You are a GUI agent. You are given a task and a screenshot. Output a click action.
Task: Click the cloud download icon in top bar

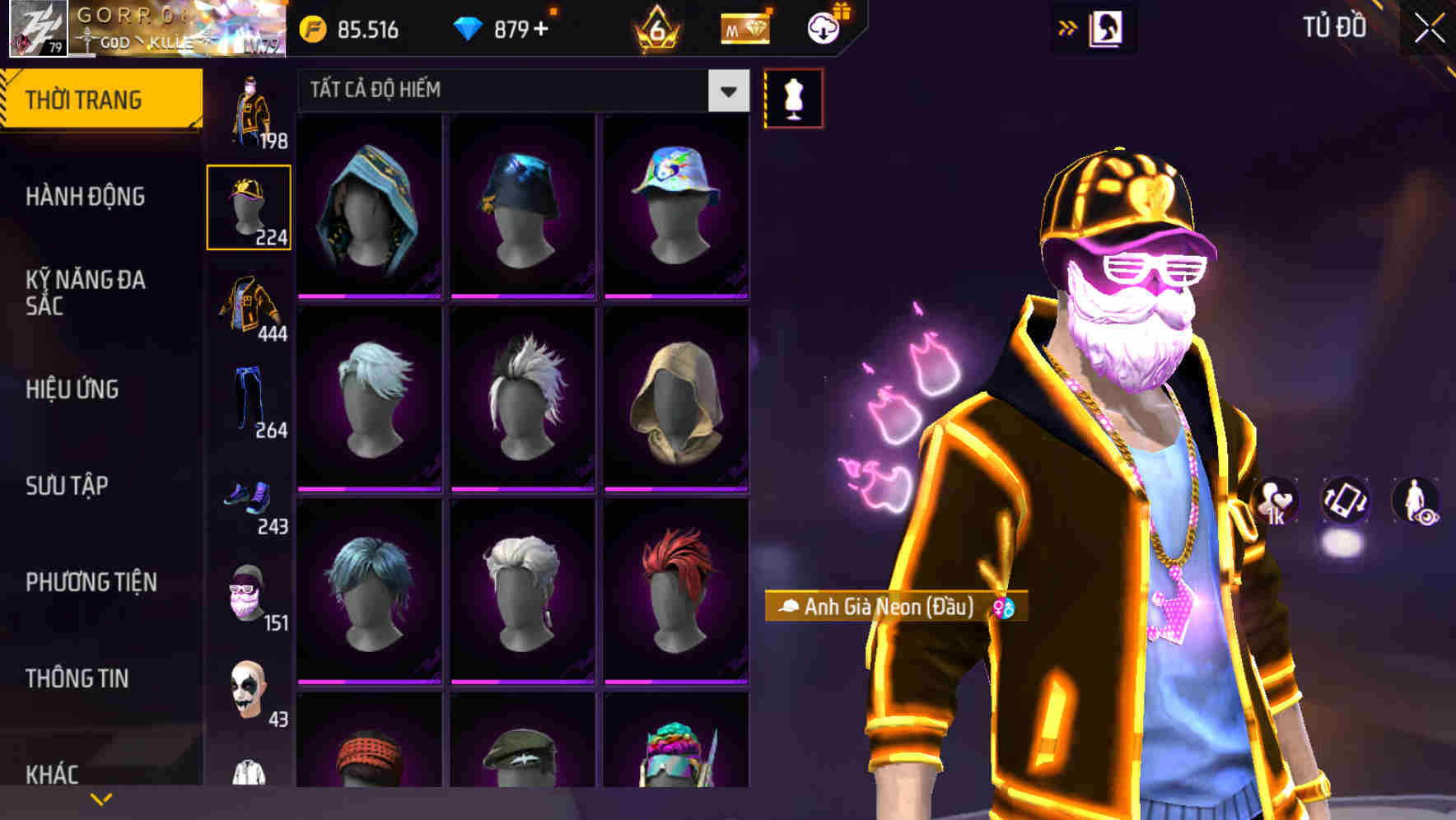[823, 28]
